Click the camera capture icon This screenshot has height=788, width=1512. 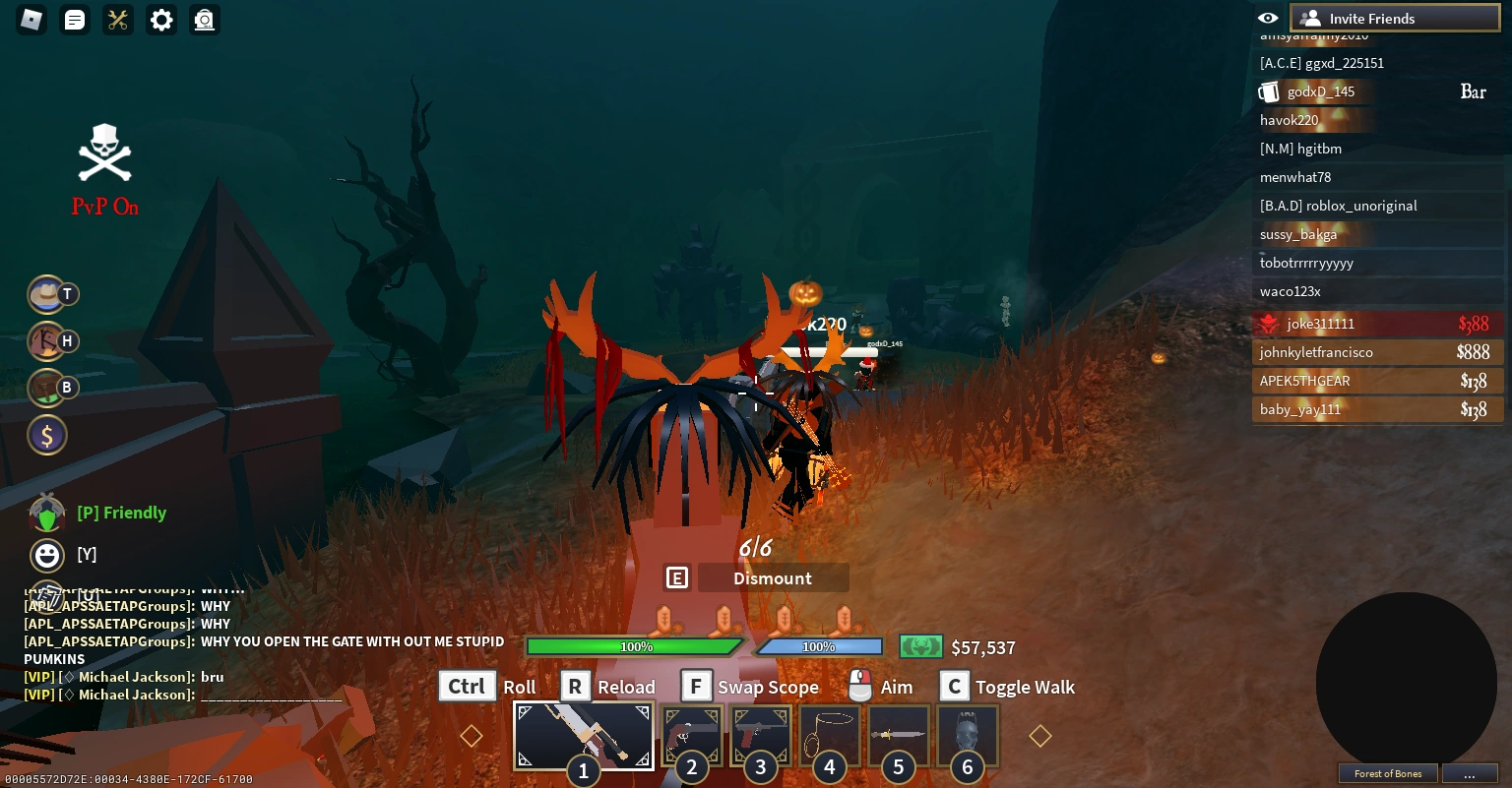[204, 20]
